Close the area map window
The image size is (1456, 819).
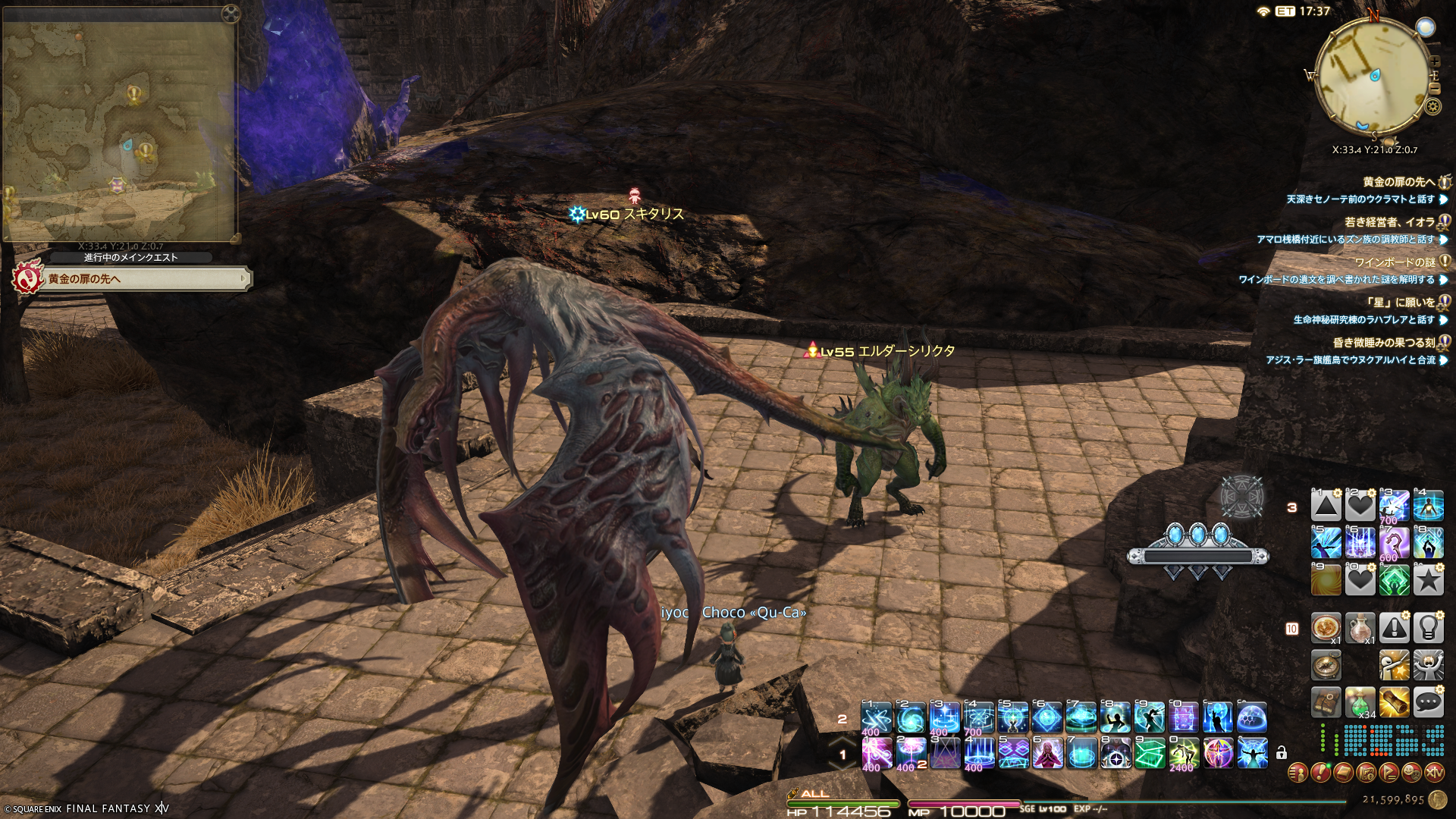(231, 14)
